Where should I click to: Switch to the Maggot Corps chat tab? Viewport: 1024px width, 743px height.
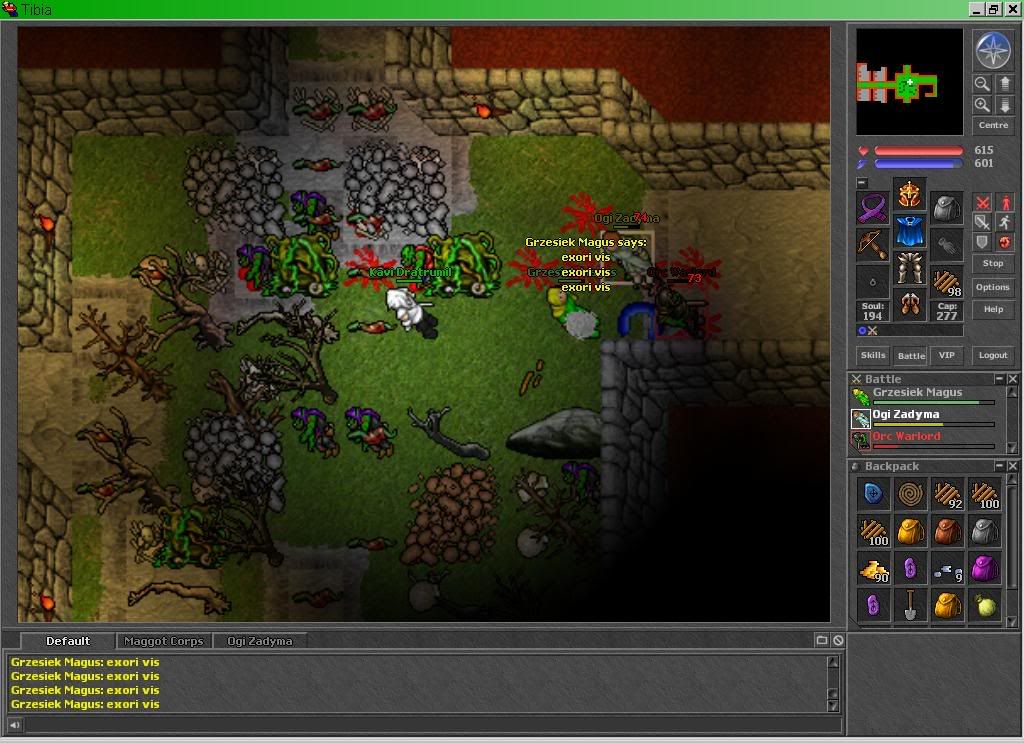pyautogui.click(x=162, y=641)
